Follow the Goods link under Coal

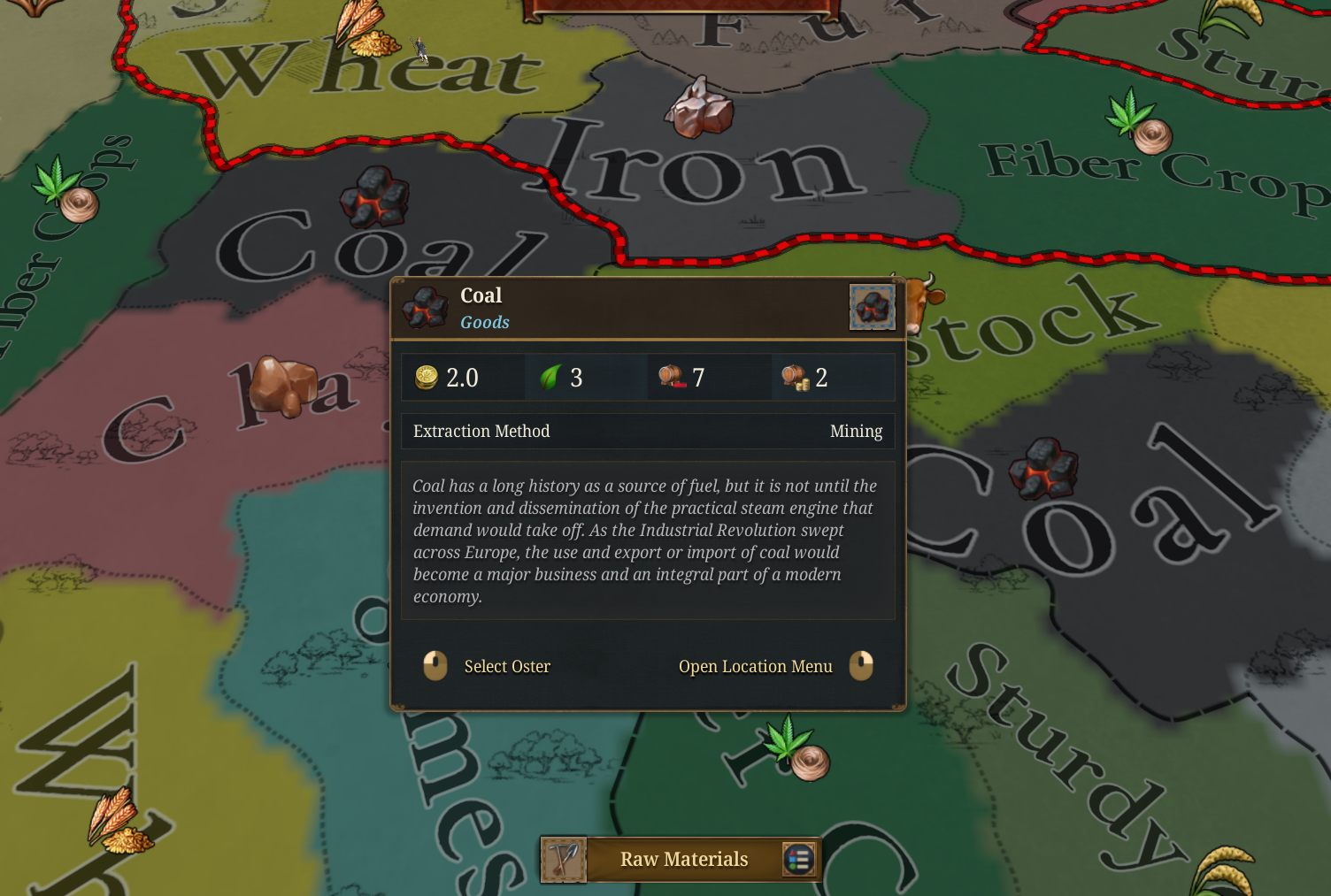[x=485, y=322]
